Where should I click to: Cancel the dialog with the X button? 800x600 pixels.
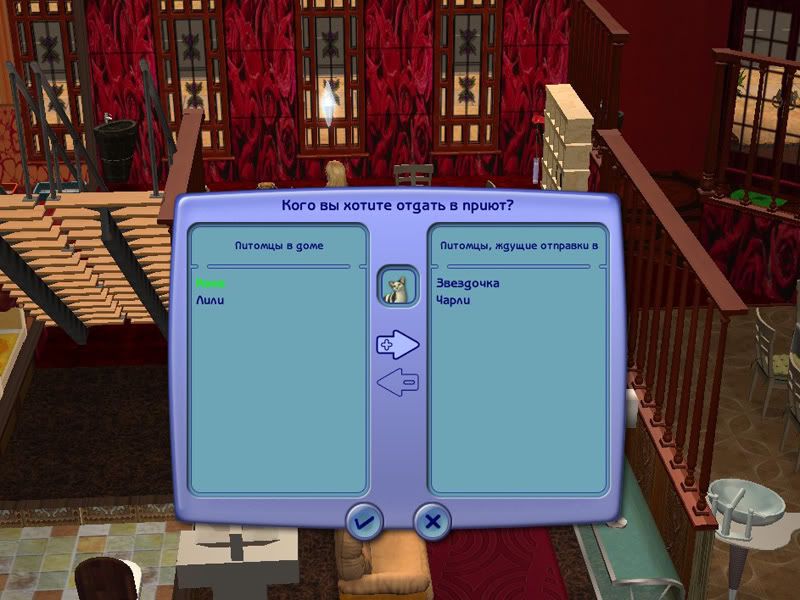click(432, 521)
